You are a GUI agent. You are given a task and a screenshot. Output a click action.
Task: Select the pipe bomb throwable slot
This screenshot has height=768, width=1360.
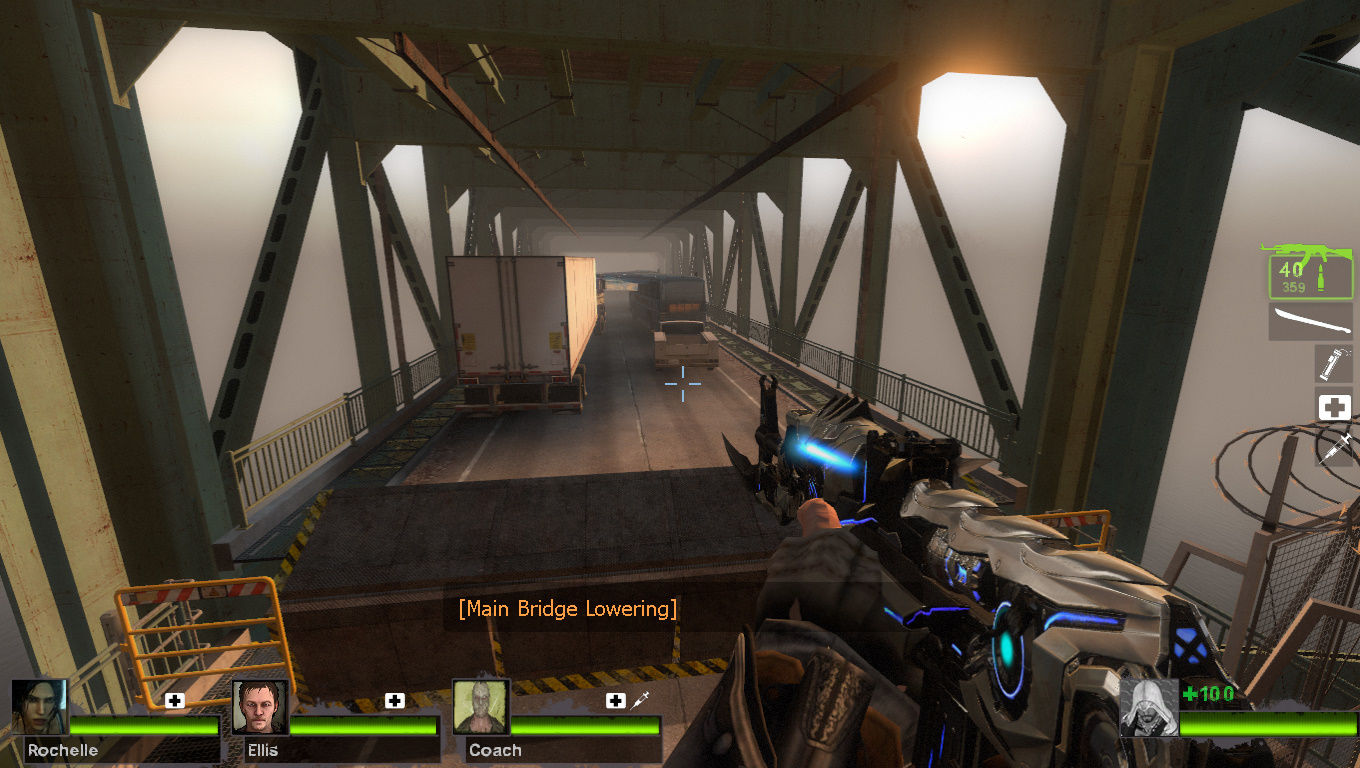(x=1334, y=364)
